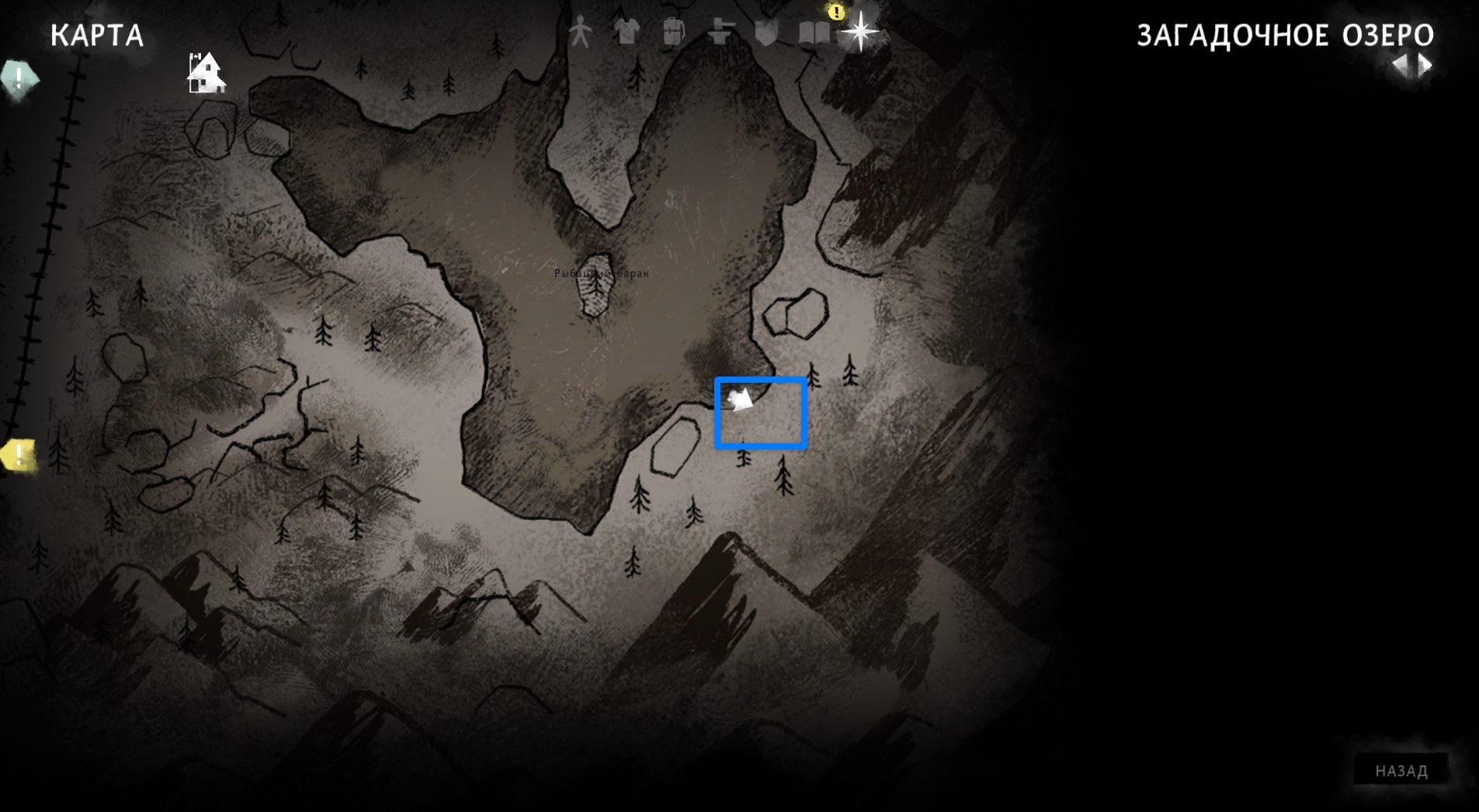Image resolution: width=1479 pixels, height=812 pixels.
Task: Select the pale blue exclamation marker
Action: pyautogui.click(x=19, y=78)
